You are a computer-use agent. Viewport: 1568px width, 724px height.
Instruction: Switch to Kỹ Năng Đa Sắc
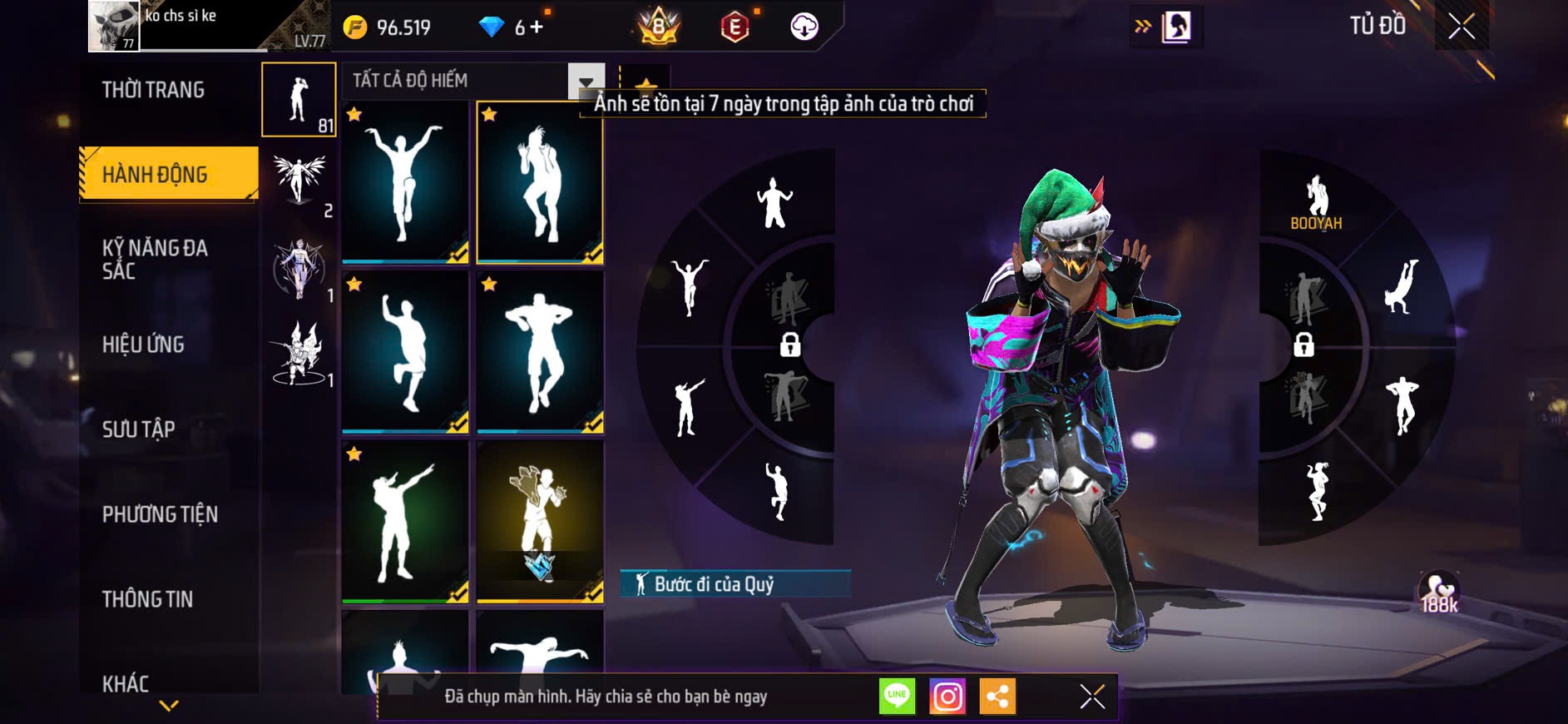coord(155,259)
